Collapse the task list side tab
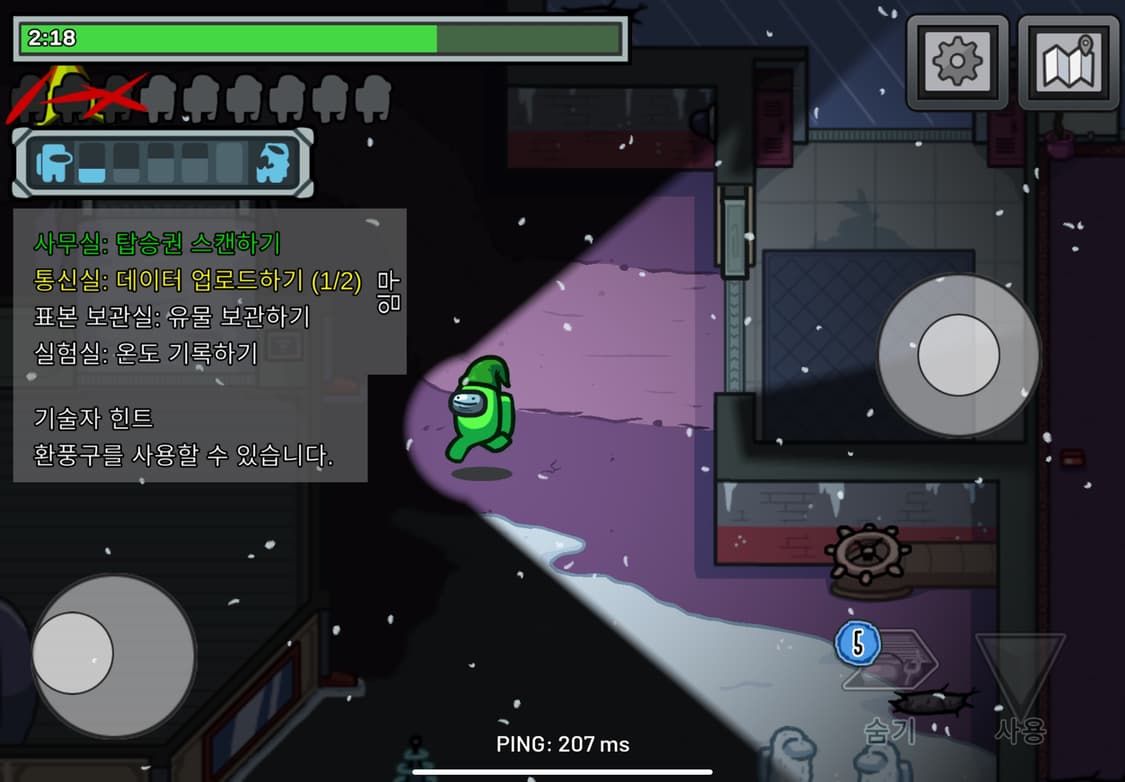This screenshot has height=782, width=1125. [388, 290]
